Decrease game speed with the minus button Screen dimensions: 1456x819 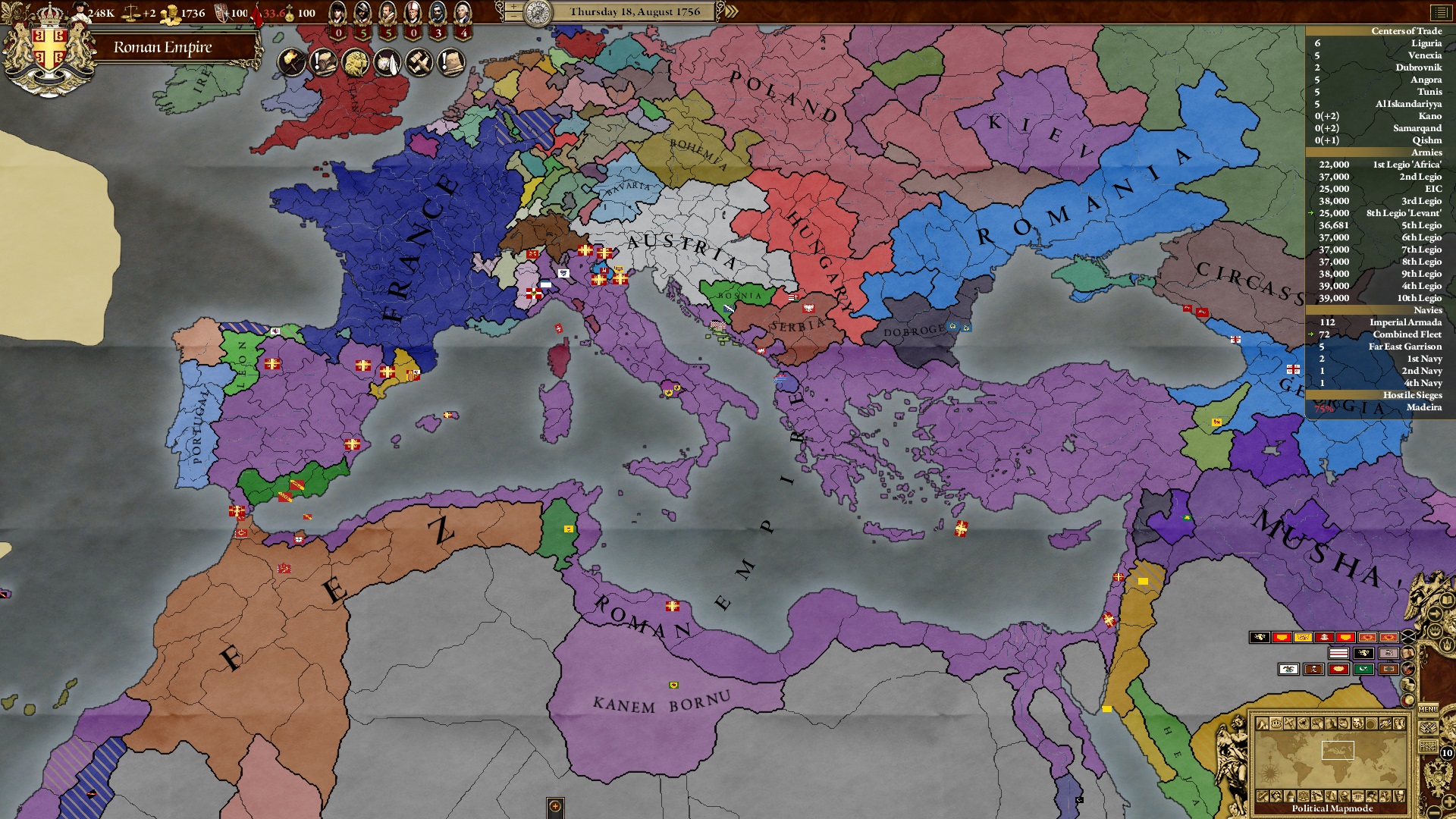click(x=513, y=17)
